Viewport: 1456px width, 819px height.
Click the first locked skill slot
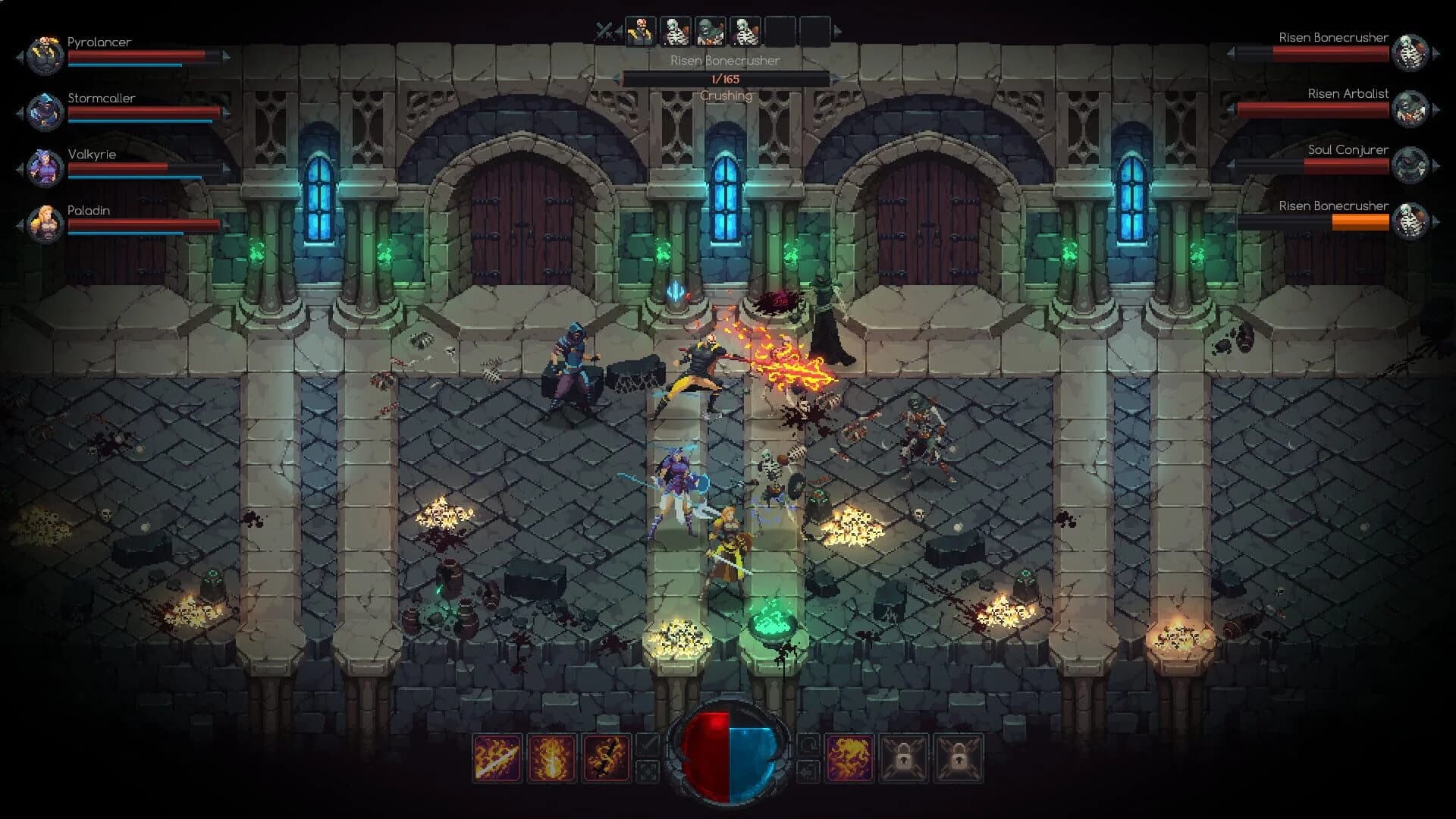pos(905,758)
